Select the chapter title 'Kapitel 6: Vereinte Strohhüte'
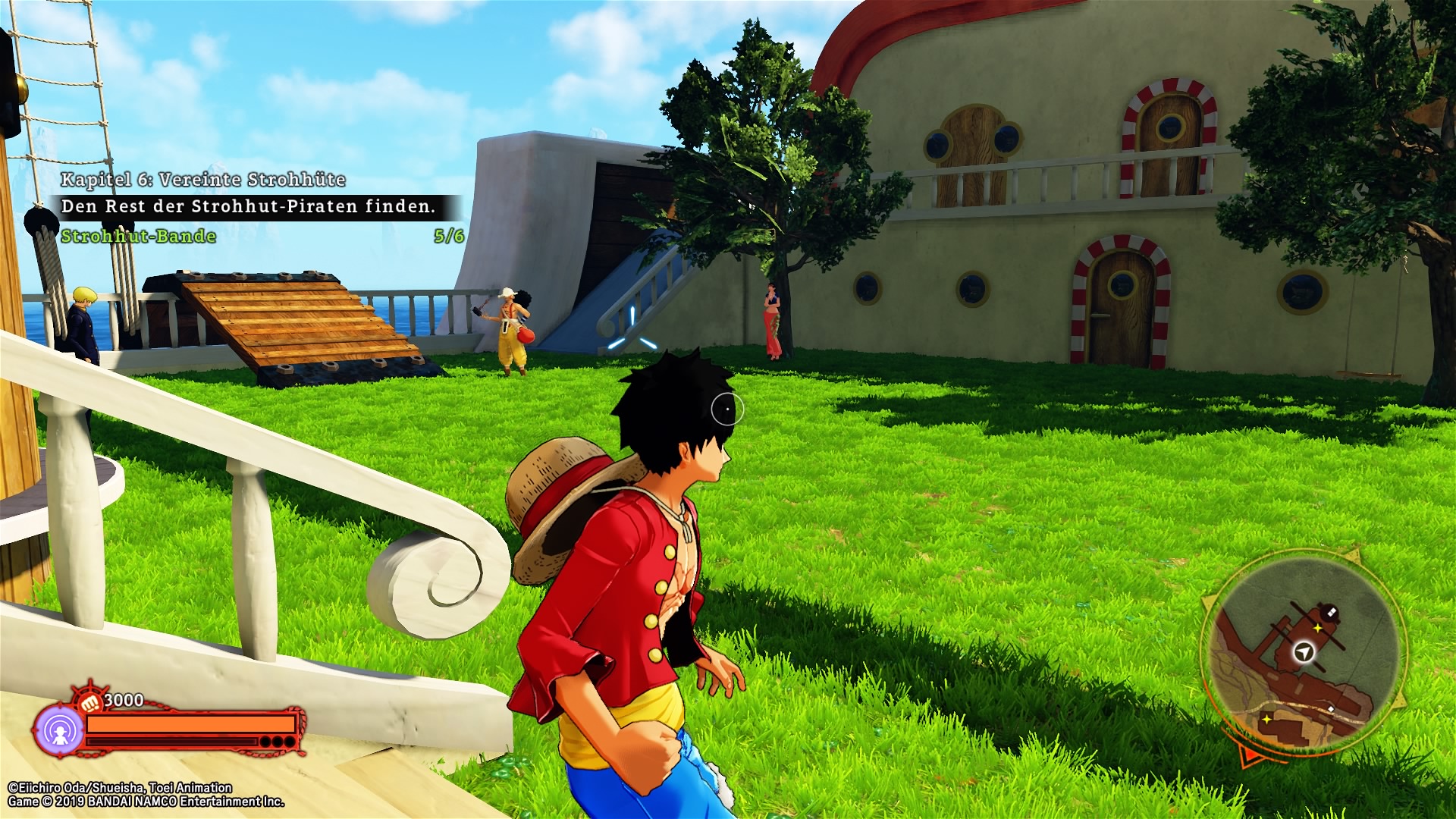This screenshot has height=819, width=1456. tap(202, 180)
